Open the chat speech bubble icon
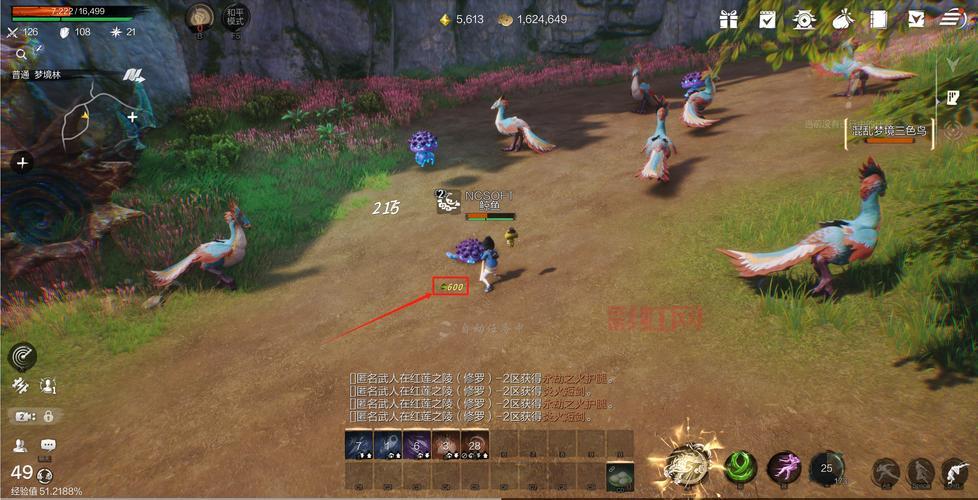Screen dimensions: 978x500 coord(48,445)
